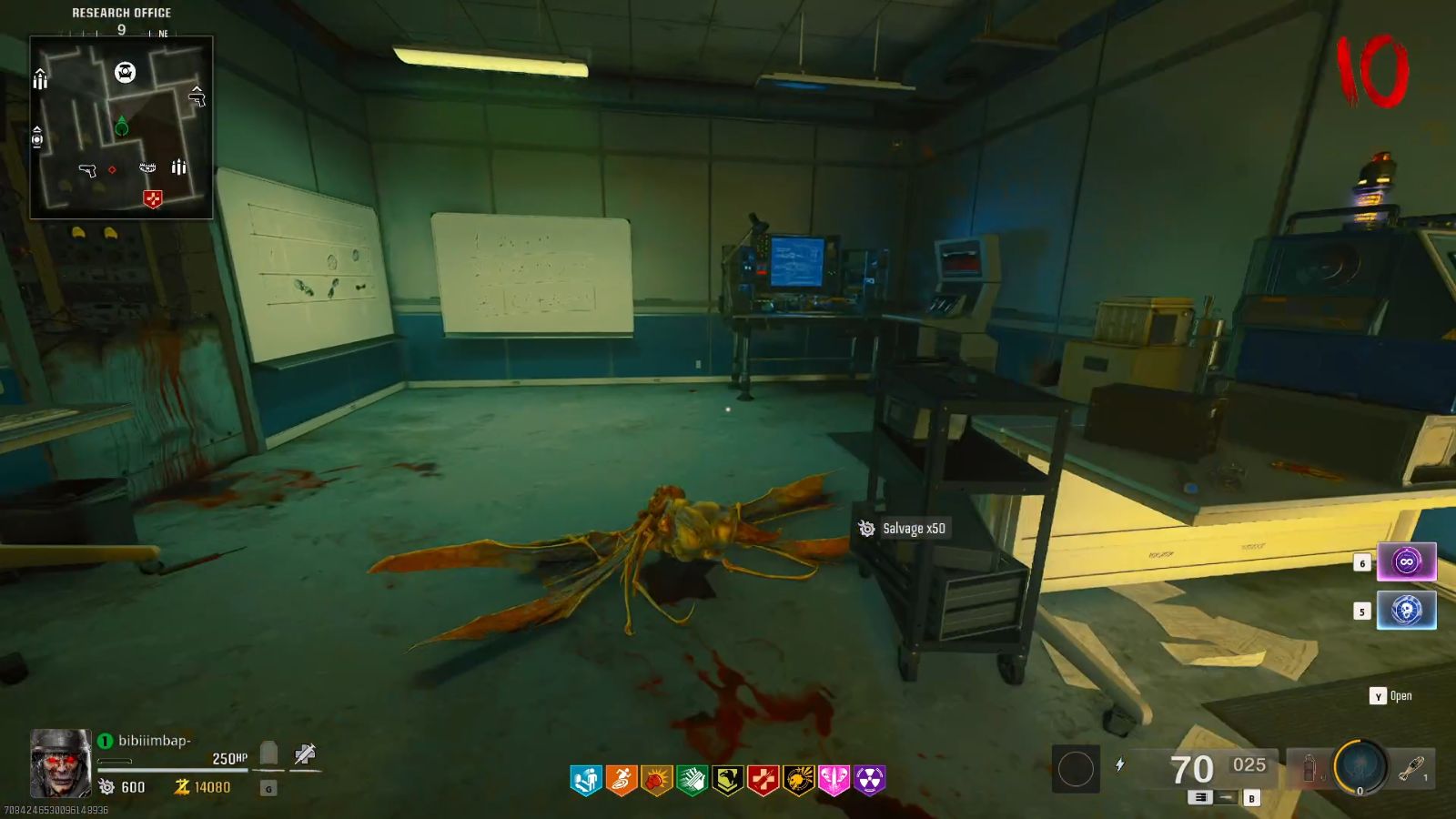Click the tactical canister icon beside the charge dial
Screen dimensions: 1456x819
[x=1309, y=767]
